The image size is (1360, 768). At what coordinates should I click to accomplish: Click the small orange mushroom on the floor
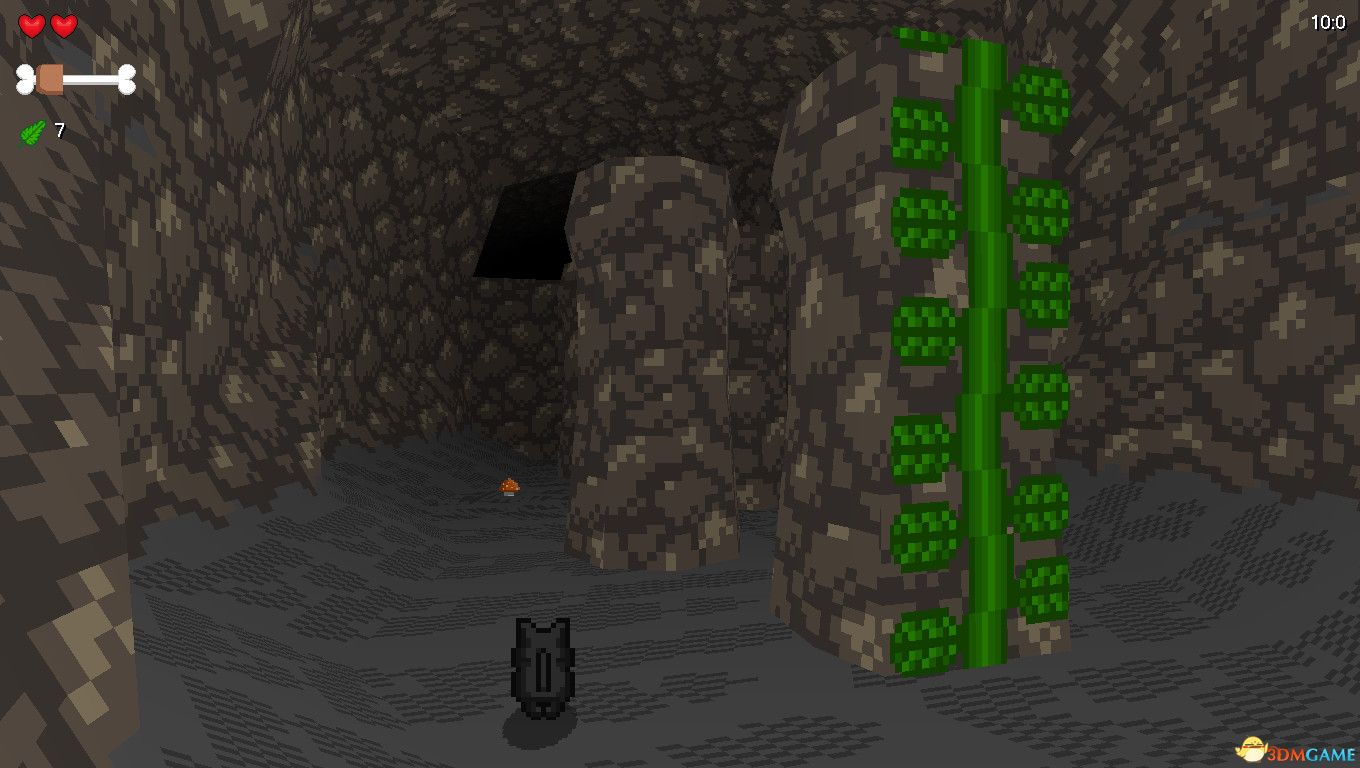[x=510, y=485]
